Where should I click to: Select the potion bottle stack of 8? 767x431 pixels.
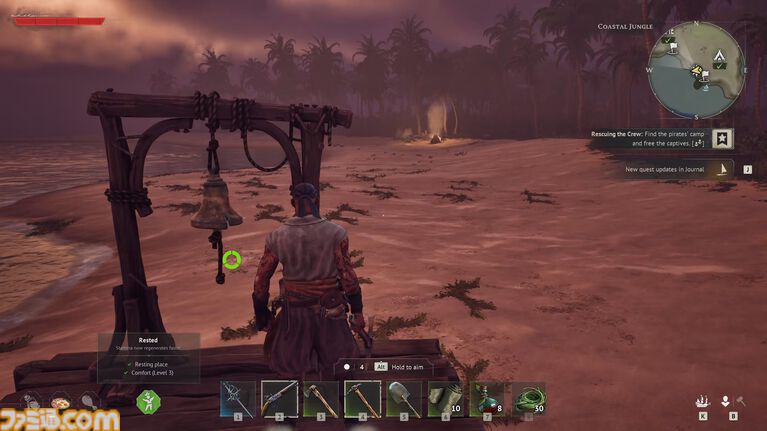487,398
